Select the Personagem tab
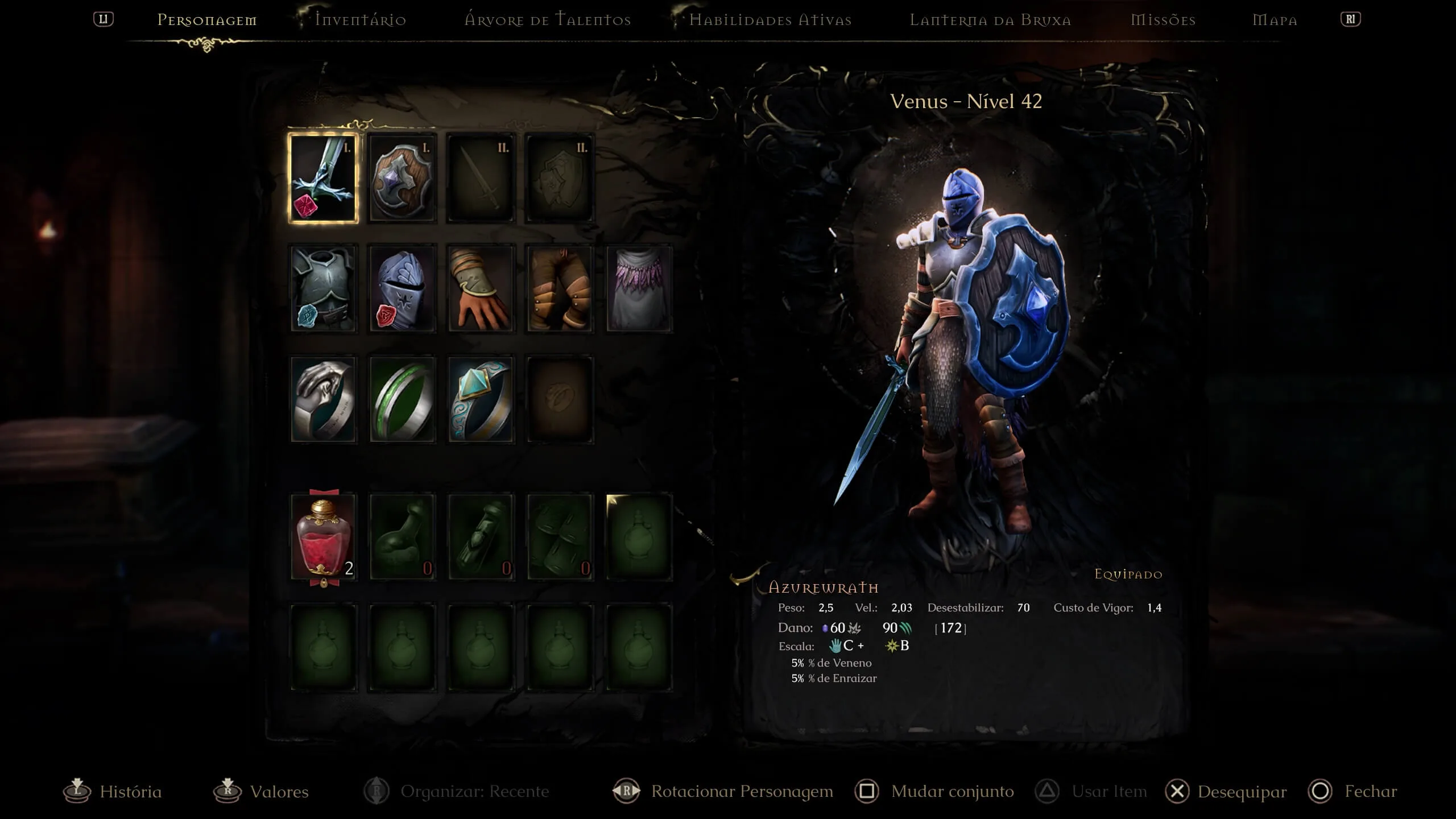The height and width of the screenshot is (819, 1456). coord(207,20)
